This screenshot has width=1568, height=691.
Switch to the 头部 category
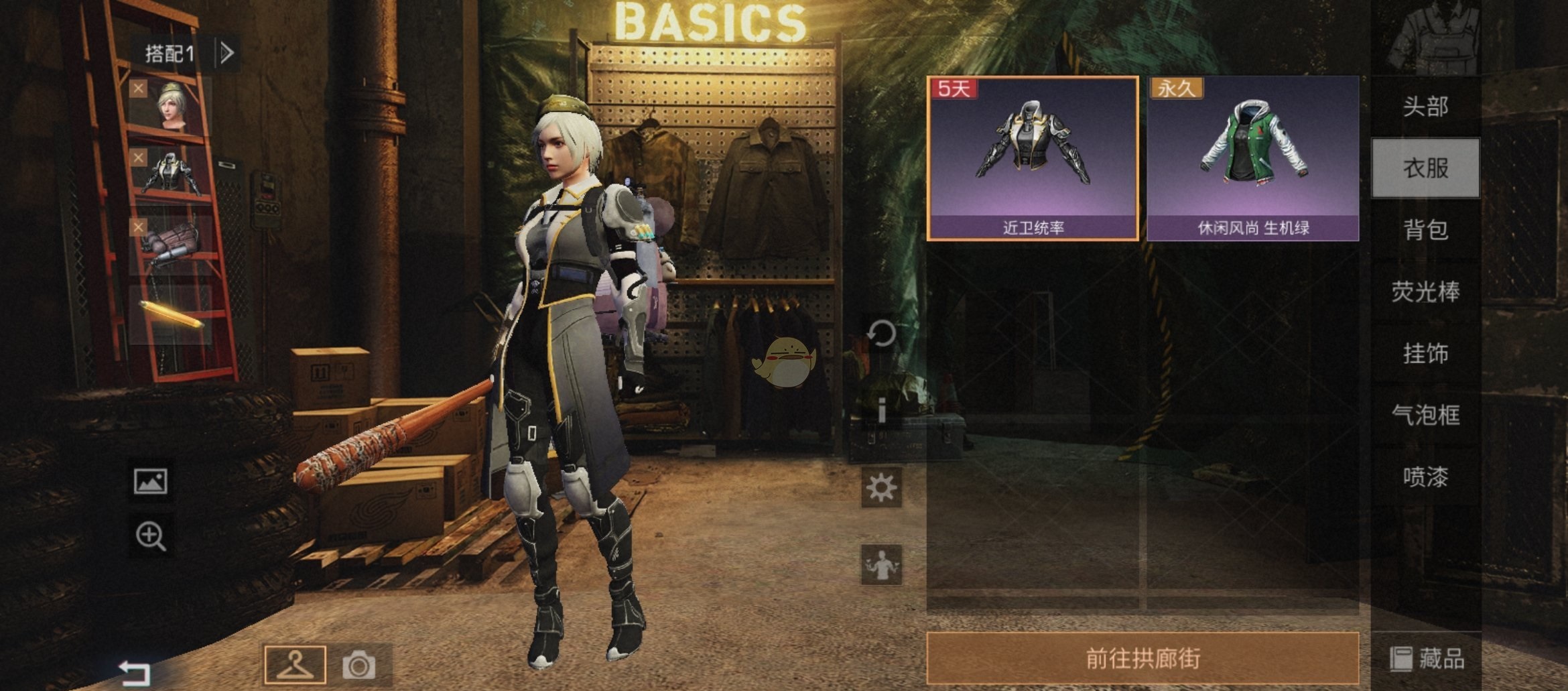click(x=1425, y=107)
